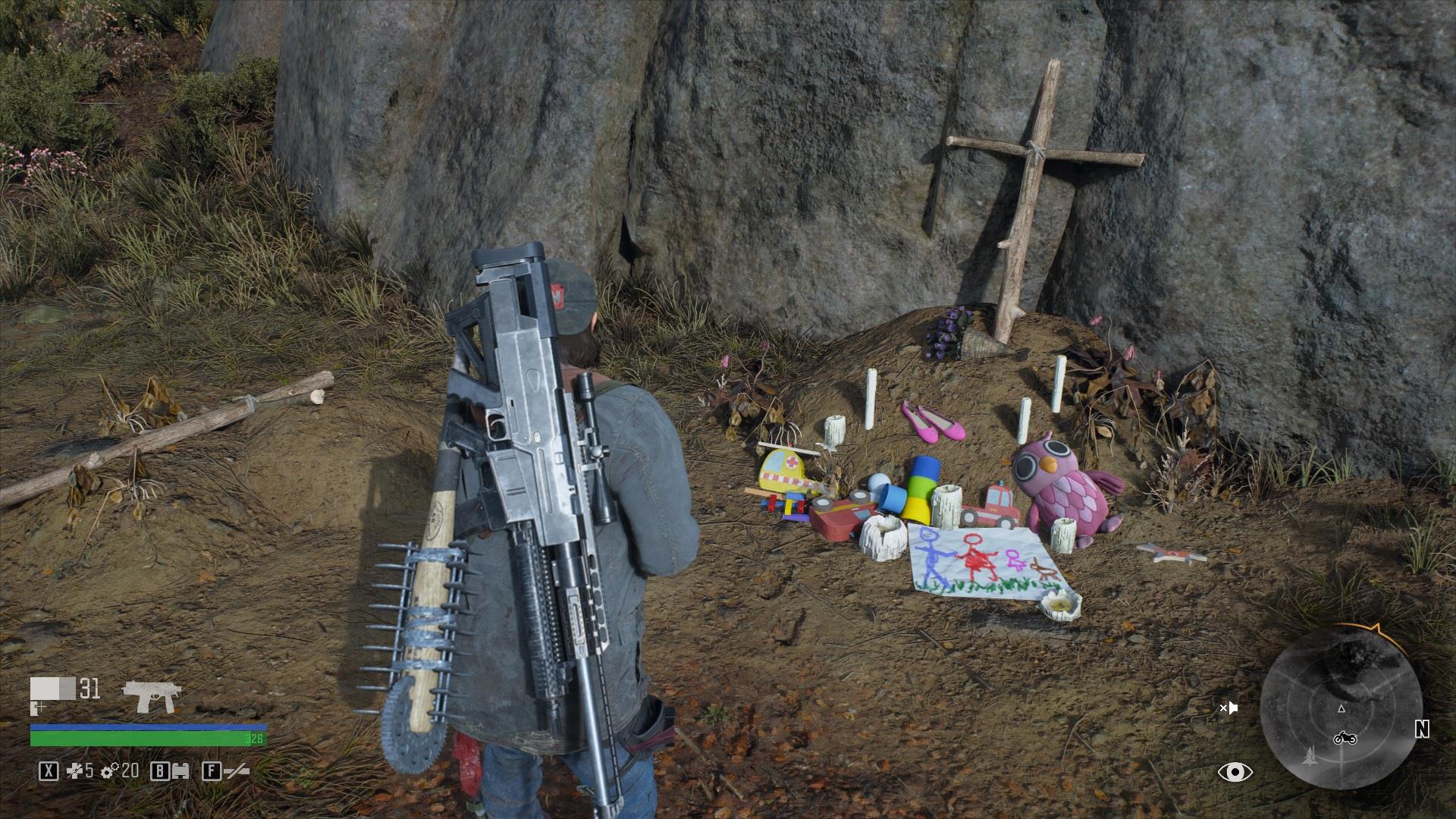Click the eye visibility indicator
Screen dimensions: 1456x819
[x=1235, y=772]
